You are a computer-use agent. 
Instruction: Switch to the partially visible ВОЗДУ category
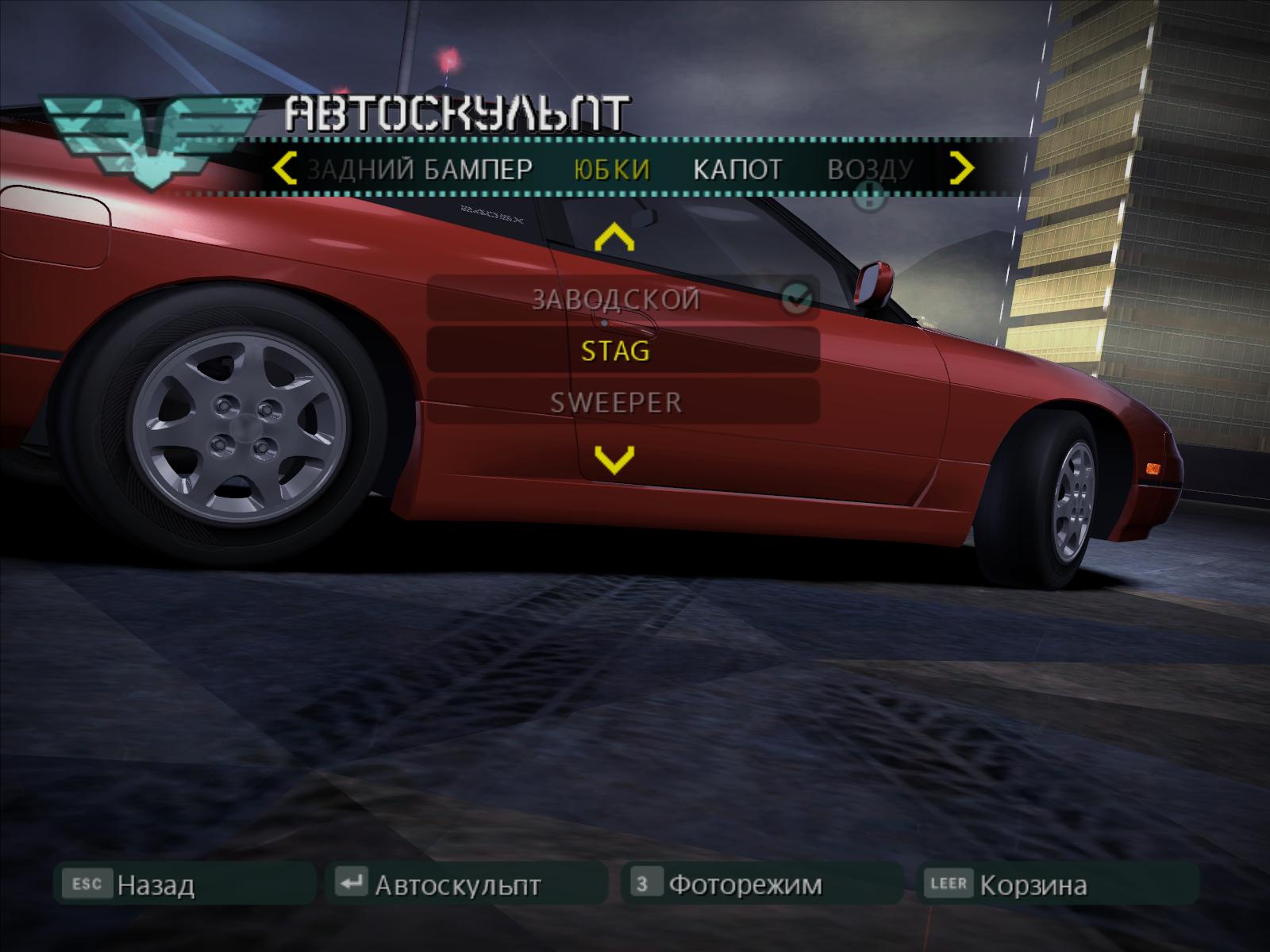871,170
